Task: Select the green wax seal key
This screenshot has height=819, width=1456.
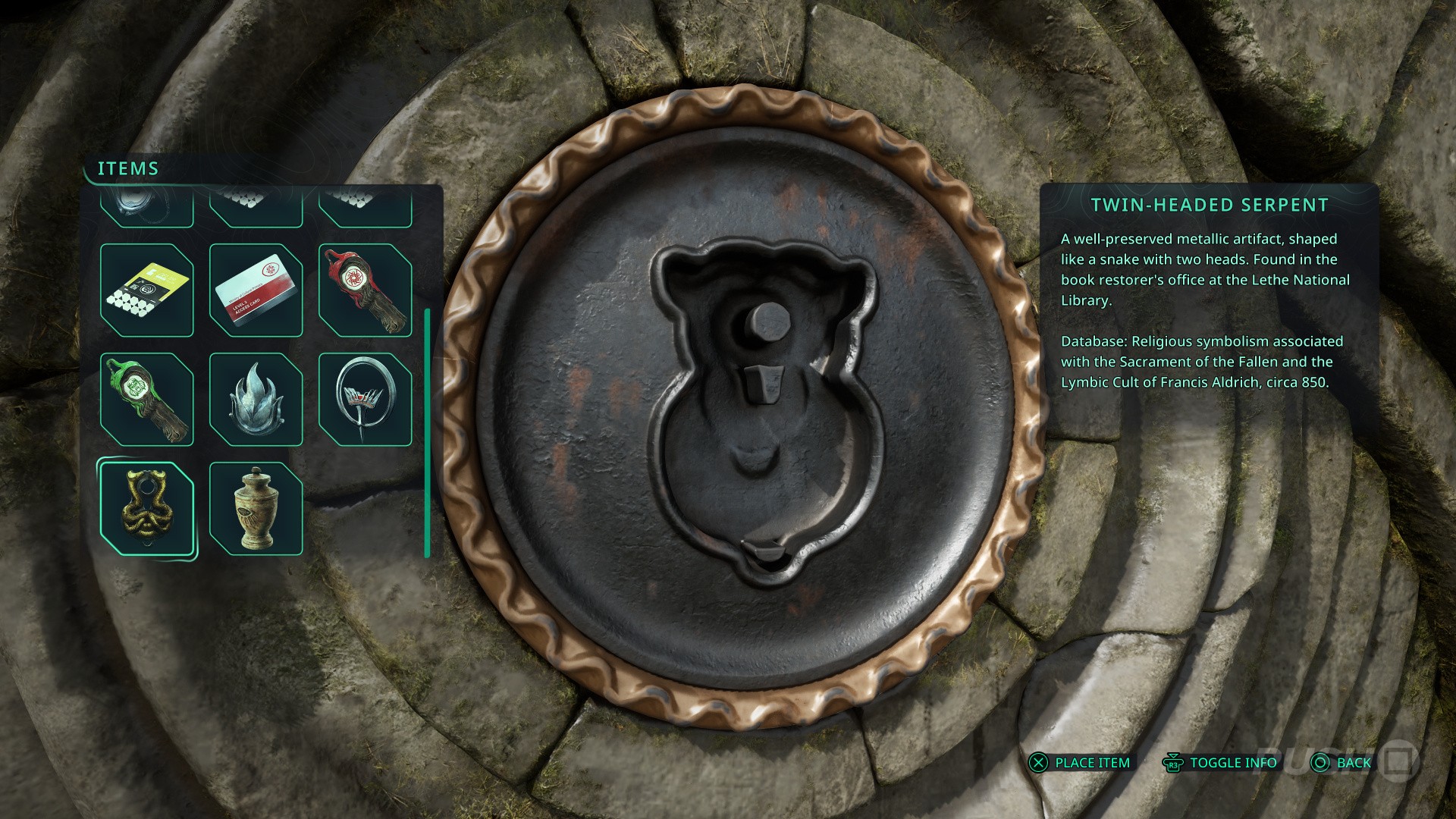Action: point(146,400)
